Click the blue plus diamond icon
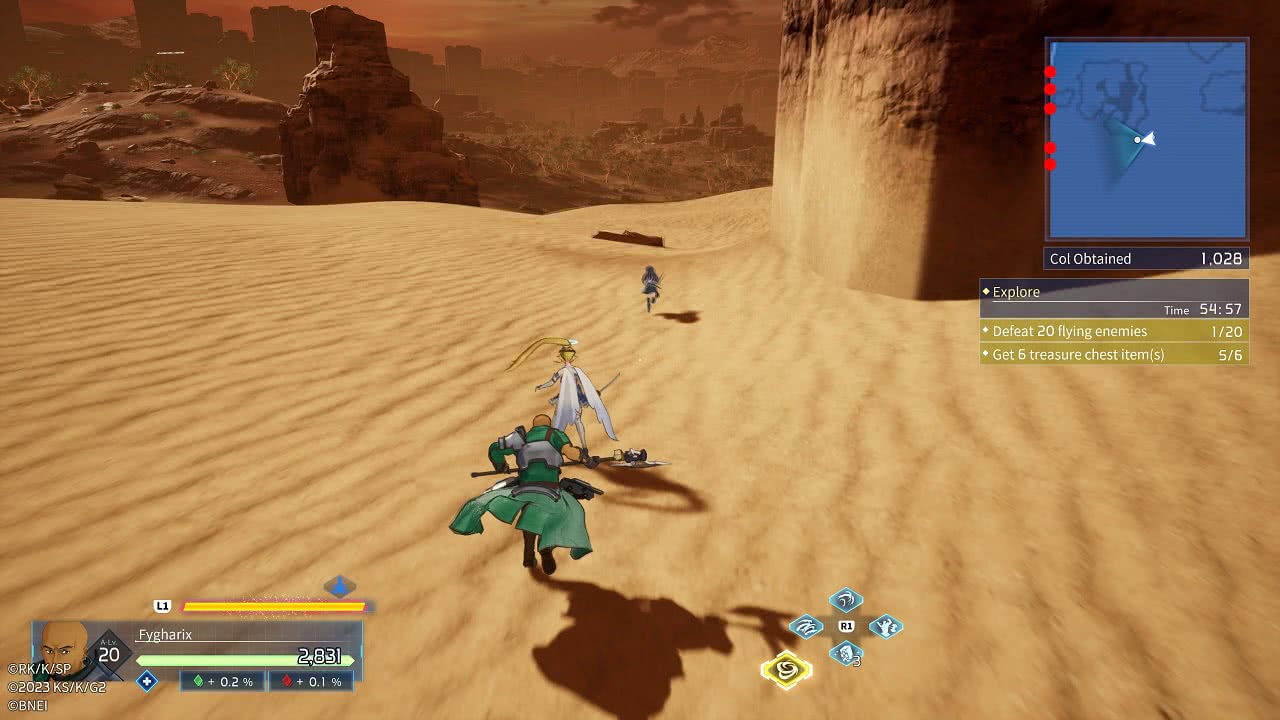Screen dimensions: 1280x720 (147, 681)
